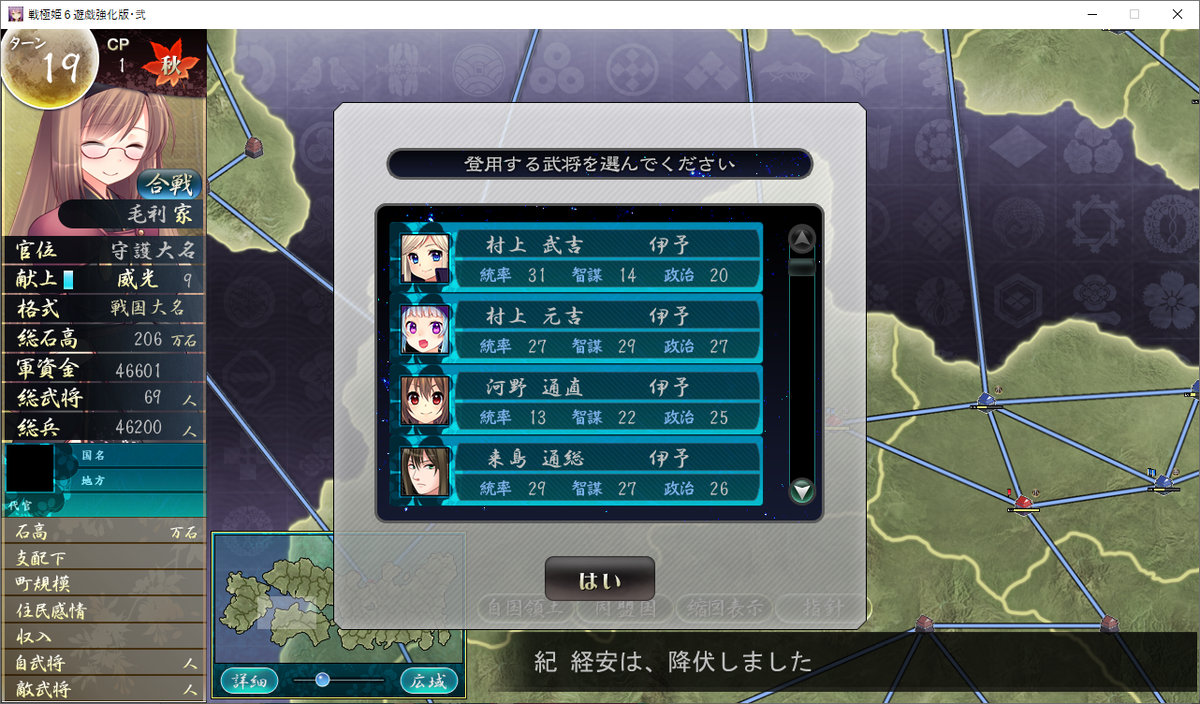
Task: Switch to the 広域 wide-area view
Action: pyautogui.click(x=429, y=681)
